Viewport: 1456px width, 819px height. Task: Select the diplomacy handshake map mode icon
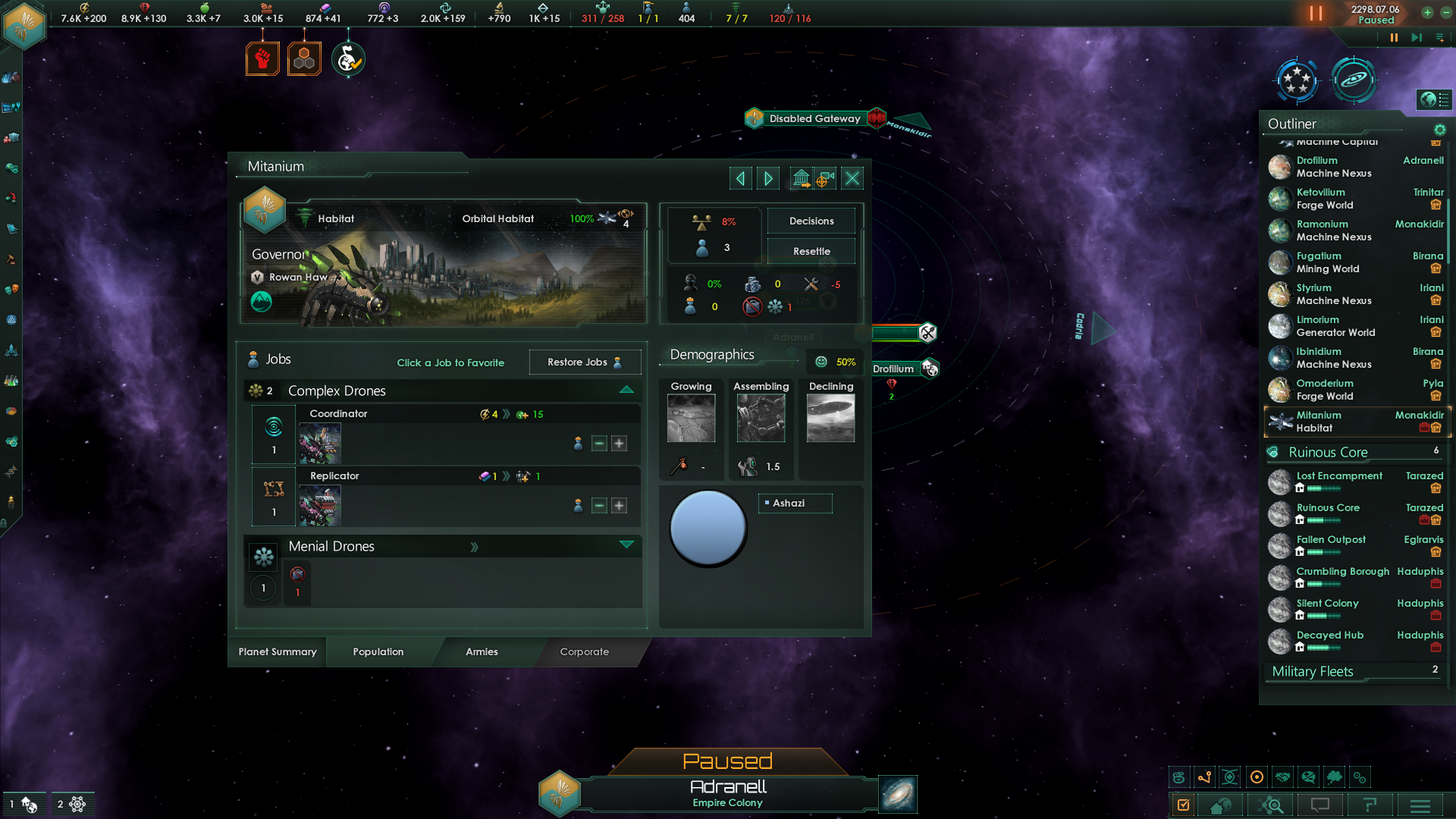coord(1283,777)
